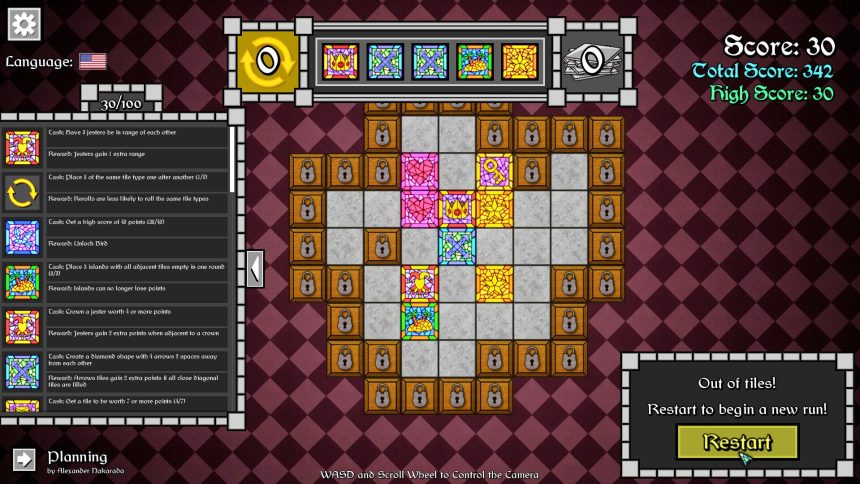
Task: Select the crown tile in hand
Action: (x=340, y=61)
